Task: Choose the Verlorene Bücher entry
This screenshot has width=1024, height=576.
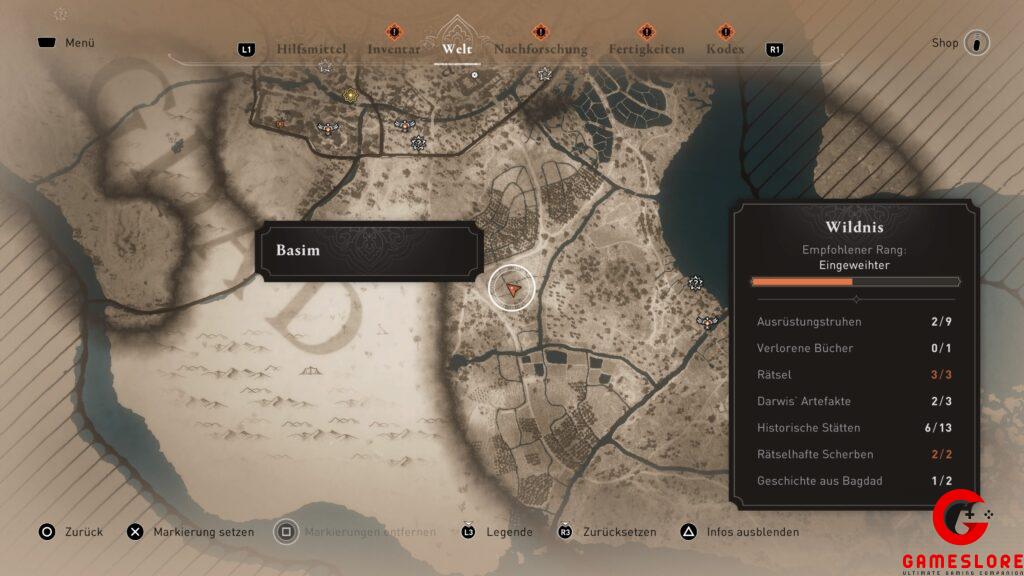Action: [x=855, y=348]
